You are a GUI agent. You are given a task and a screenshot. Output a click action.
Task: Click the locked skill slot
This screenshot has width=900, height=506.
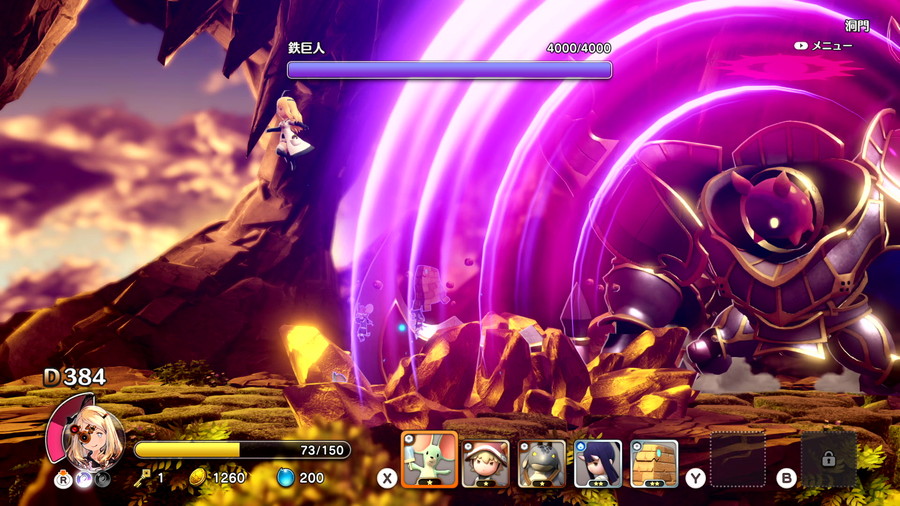coord(828,459)
